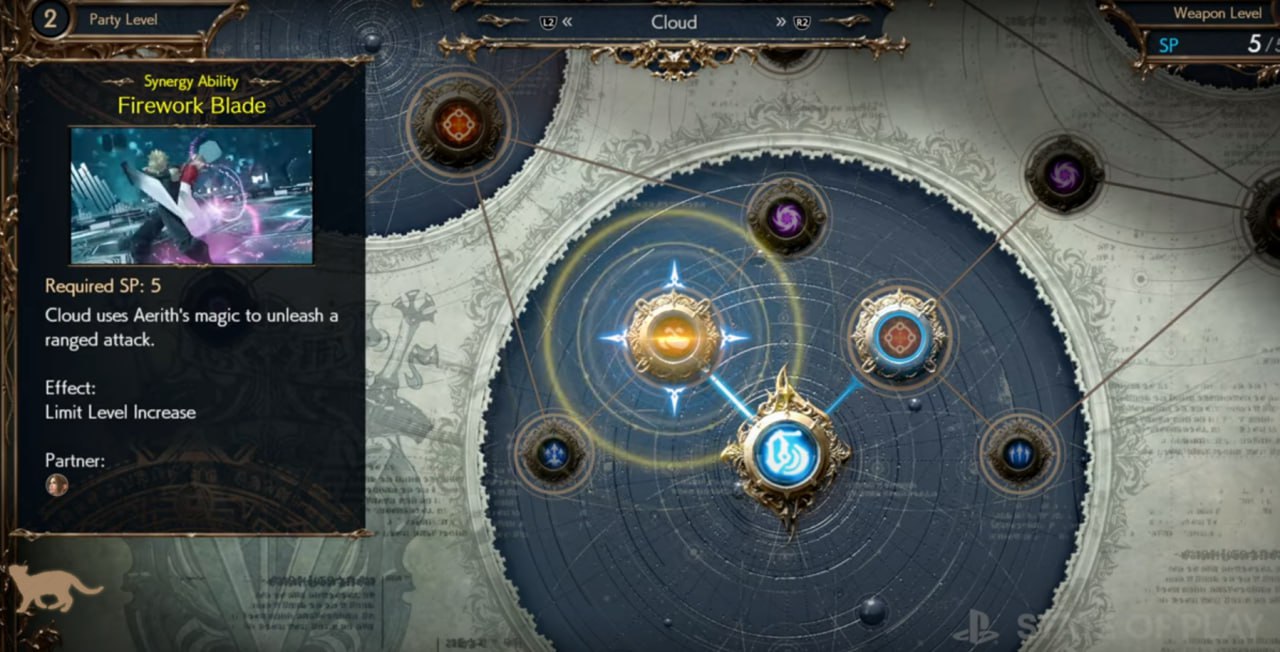View the Firework Blade preview thumbnail
This screenshot has height=652, width=1280.
tap(191, 195)
